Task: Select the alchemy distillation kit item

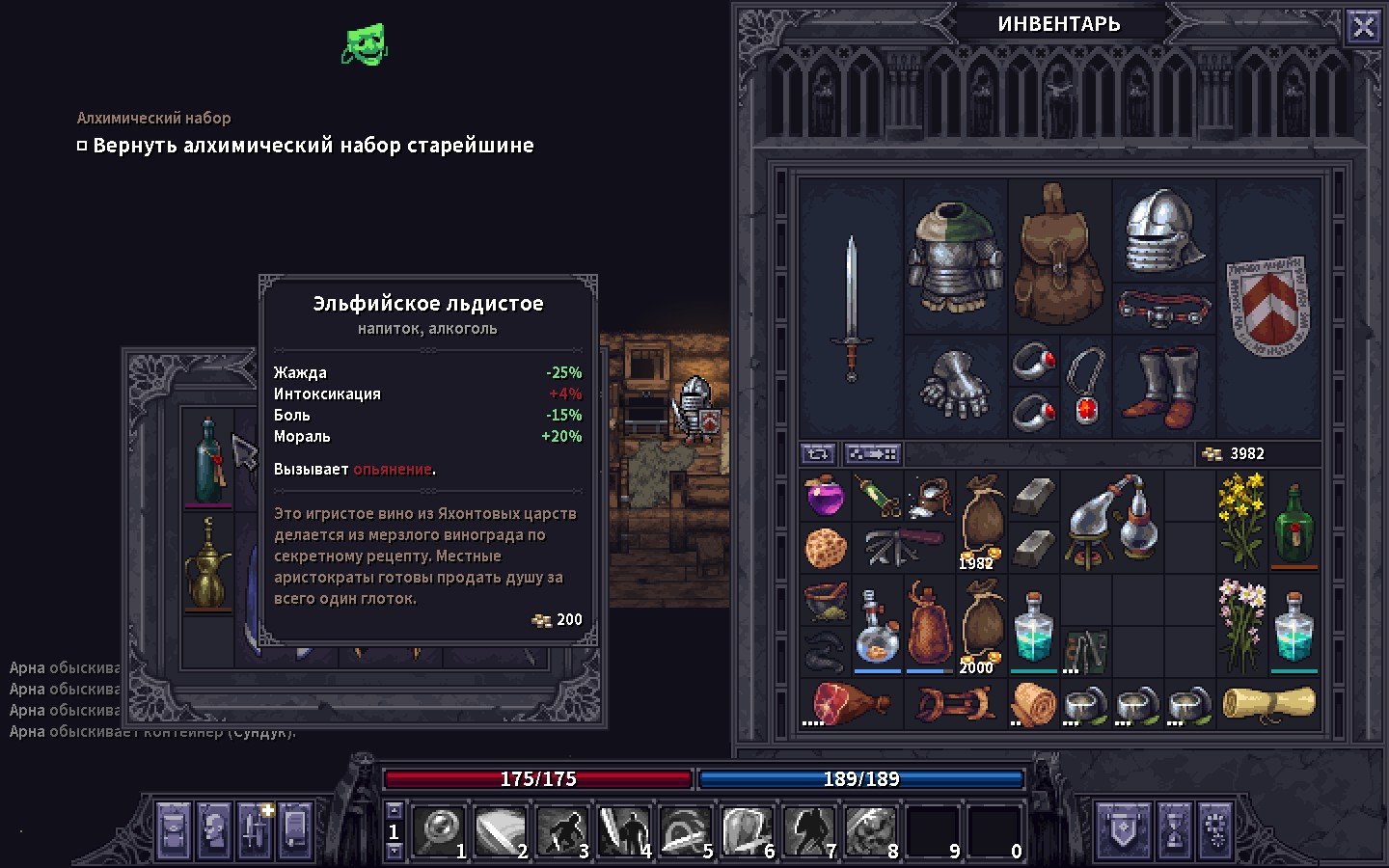Action: (x=1111, y=521)
